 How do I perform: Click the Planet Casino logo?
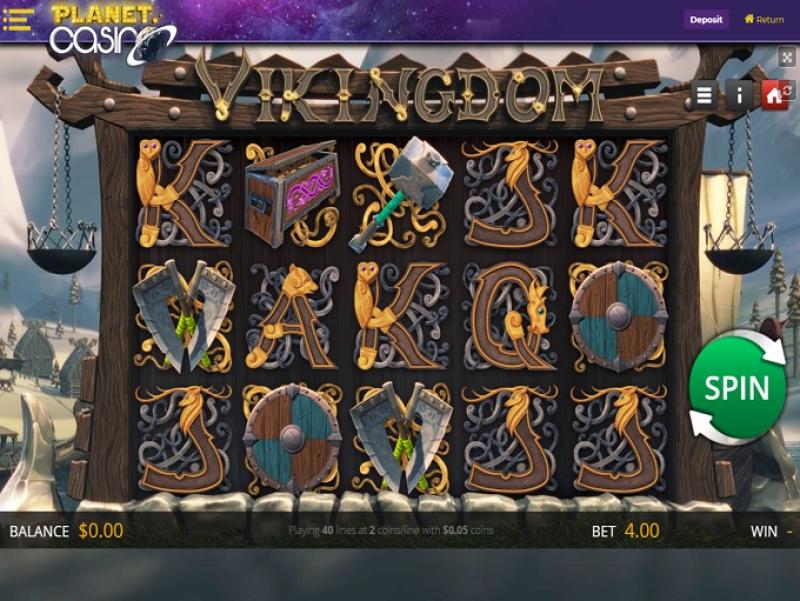click(110, 30)
